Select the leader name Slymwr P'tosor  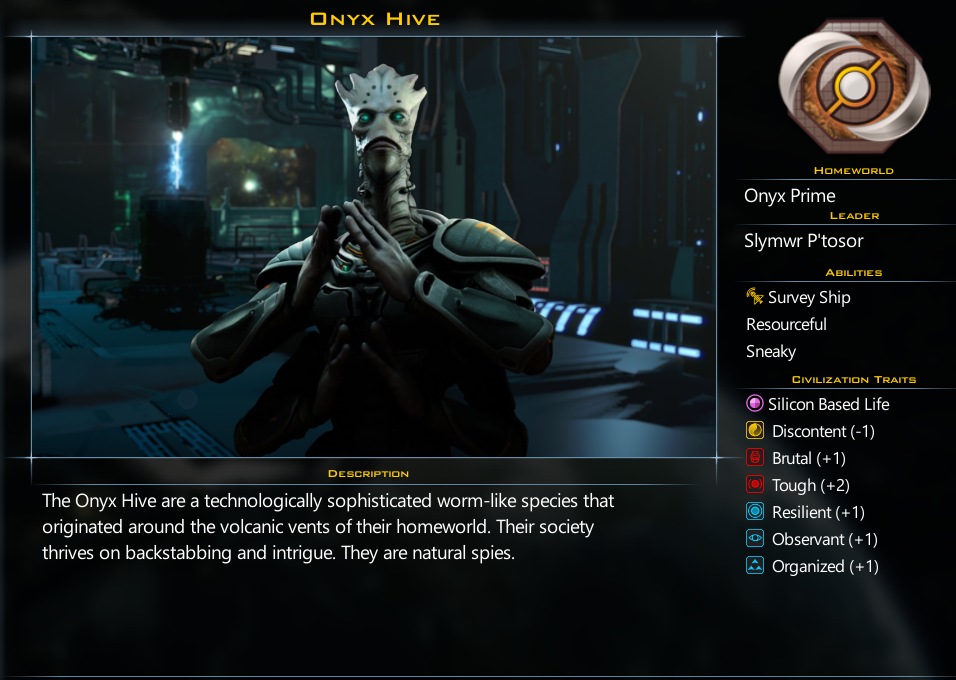point(804,241)
